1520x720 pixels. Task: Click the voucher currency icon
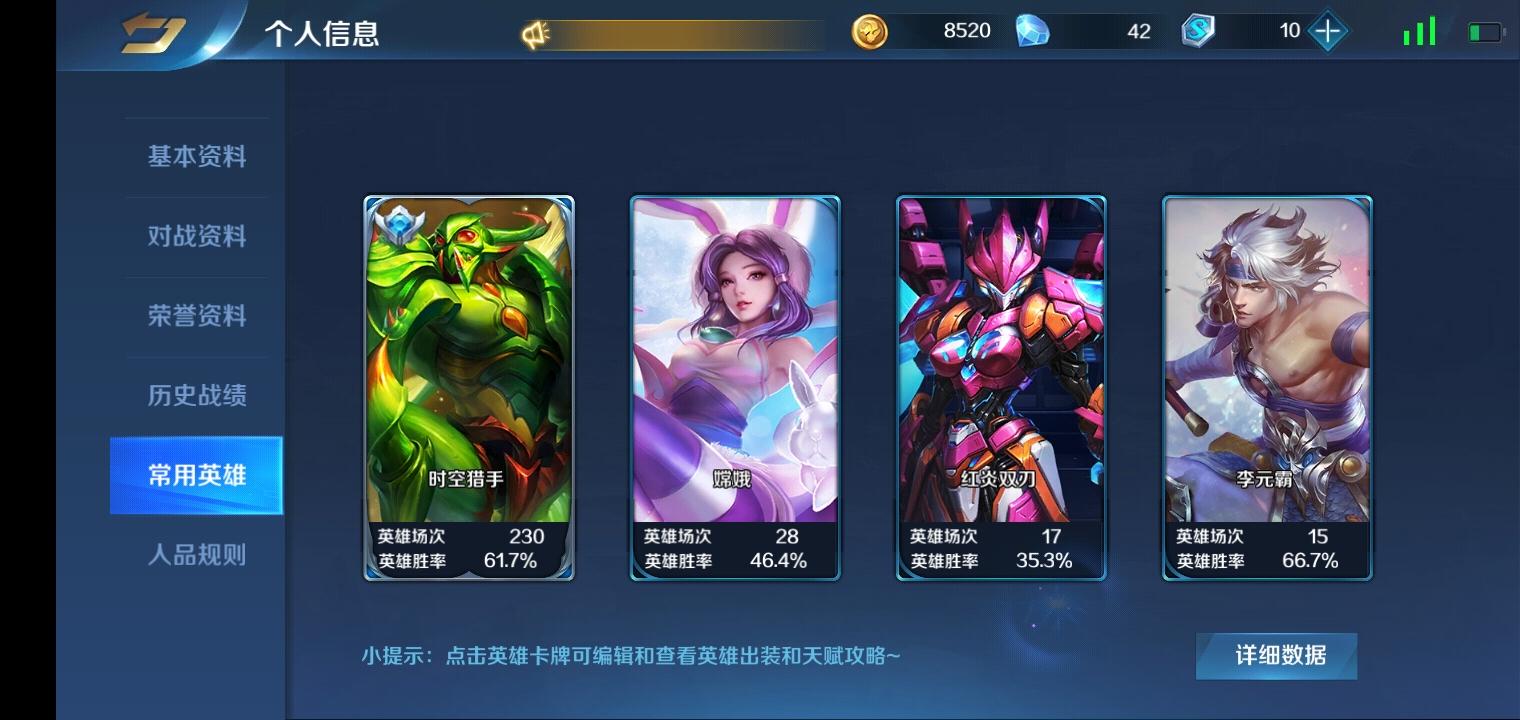[1196, 31]
